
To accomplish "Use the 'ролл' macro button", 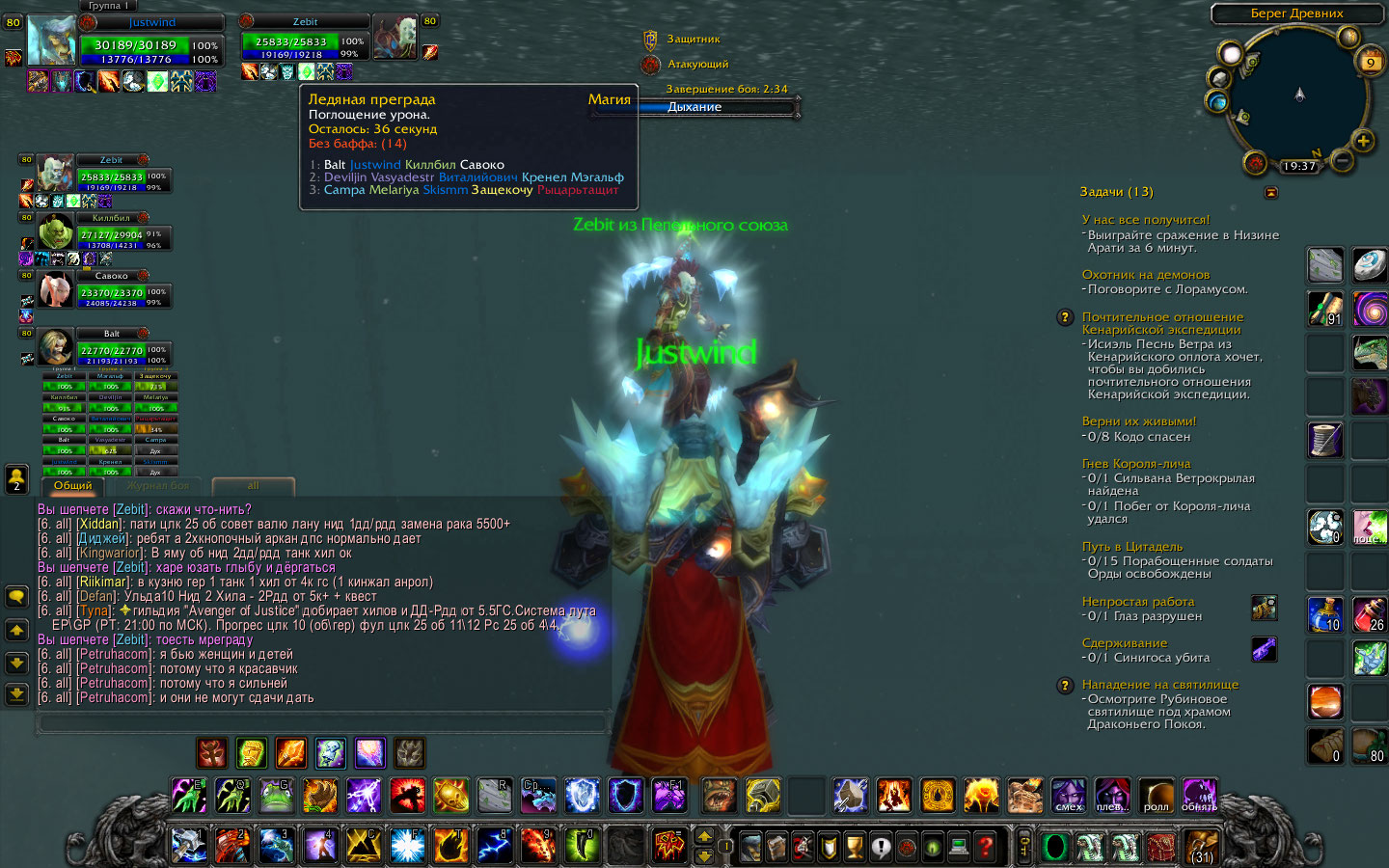I will tap(1156, 796).
